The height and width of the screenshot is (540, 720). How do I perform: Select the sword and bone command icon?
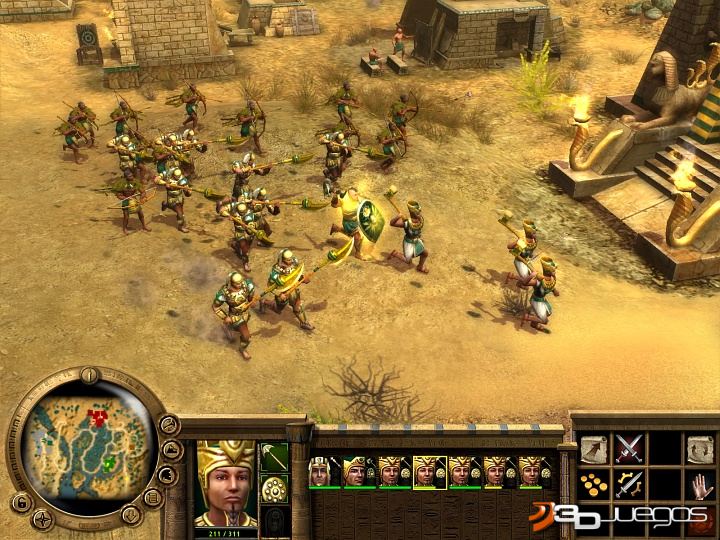click(x=629, y=484)
